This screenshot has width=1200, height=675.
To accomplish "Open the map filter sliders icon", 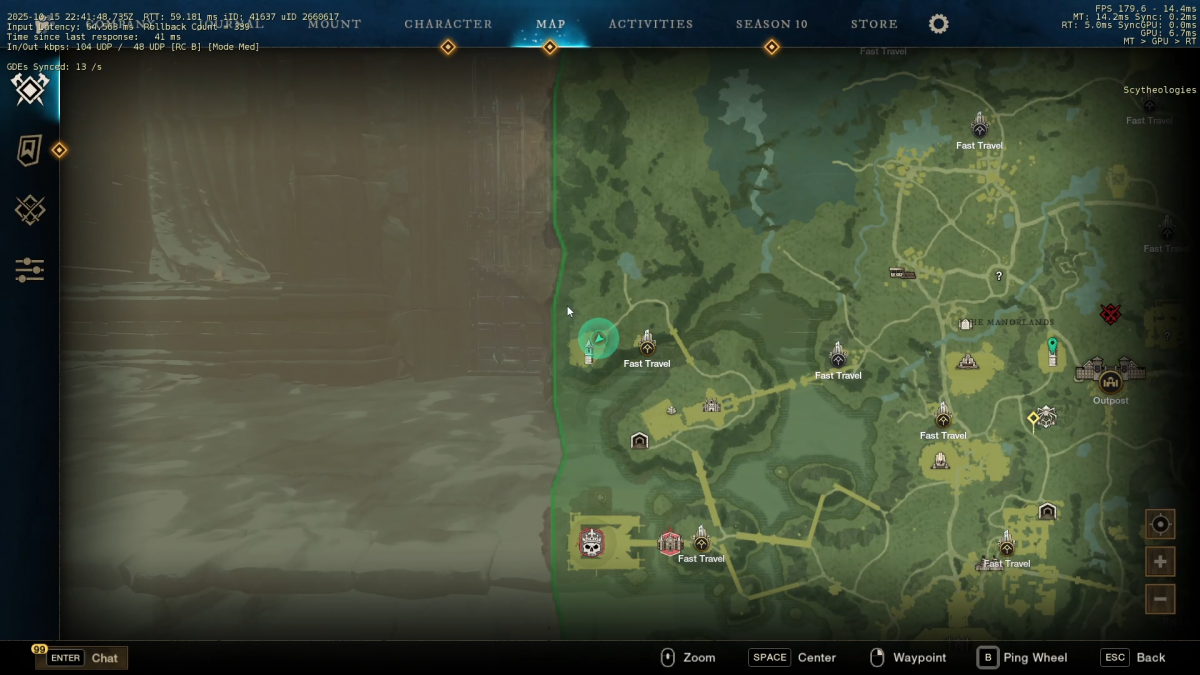I will (30, 270).
